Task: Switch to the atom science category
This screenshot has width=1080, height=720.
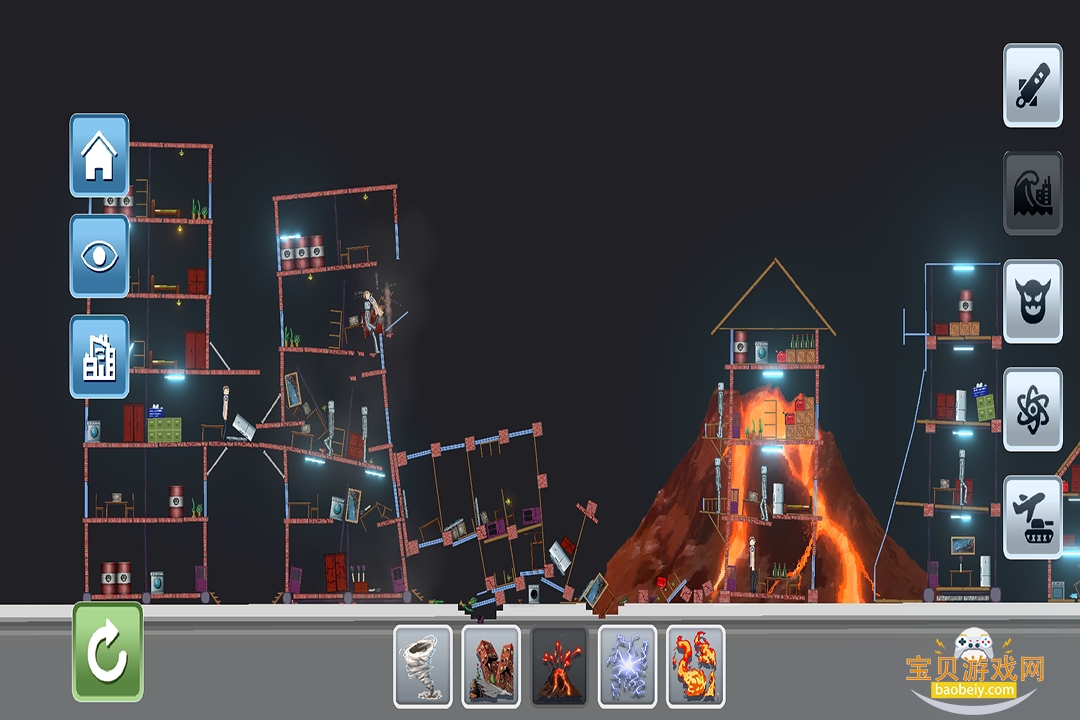Action: pos(1032,409)
